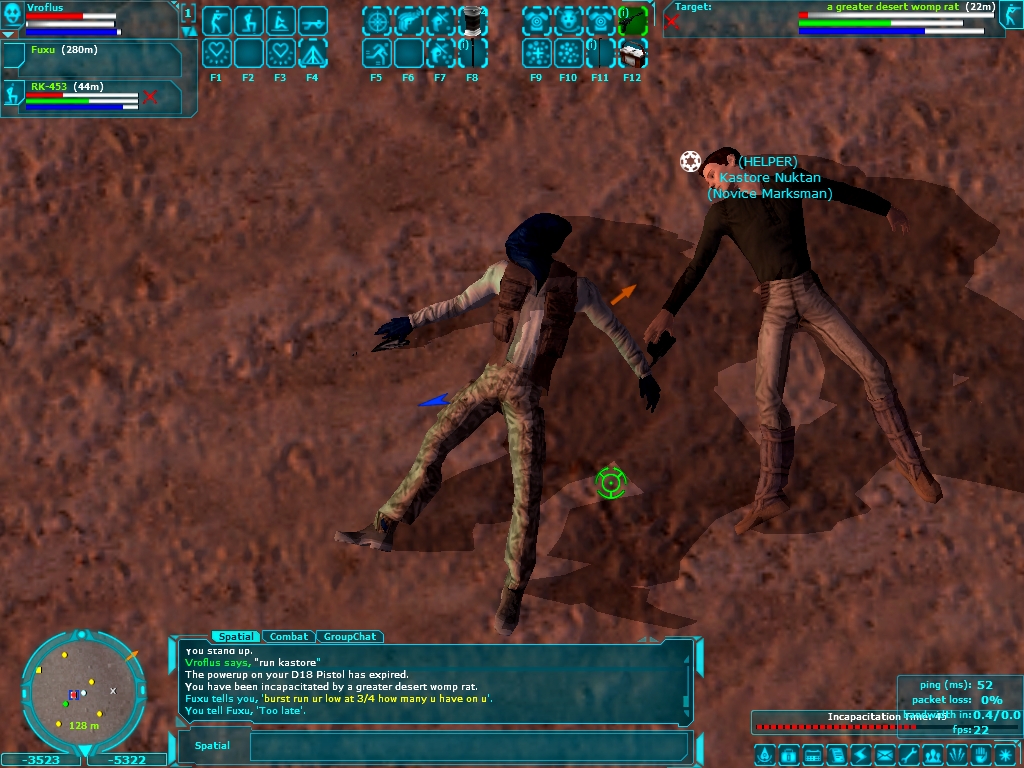Select the tent camp toolbar icon
1024x768 pixels.
[x=312, y=53]
